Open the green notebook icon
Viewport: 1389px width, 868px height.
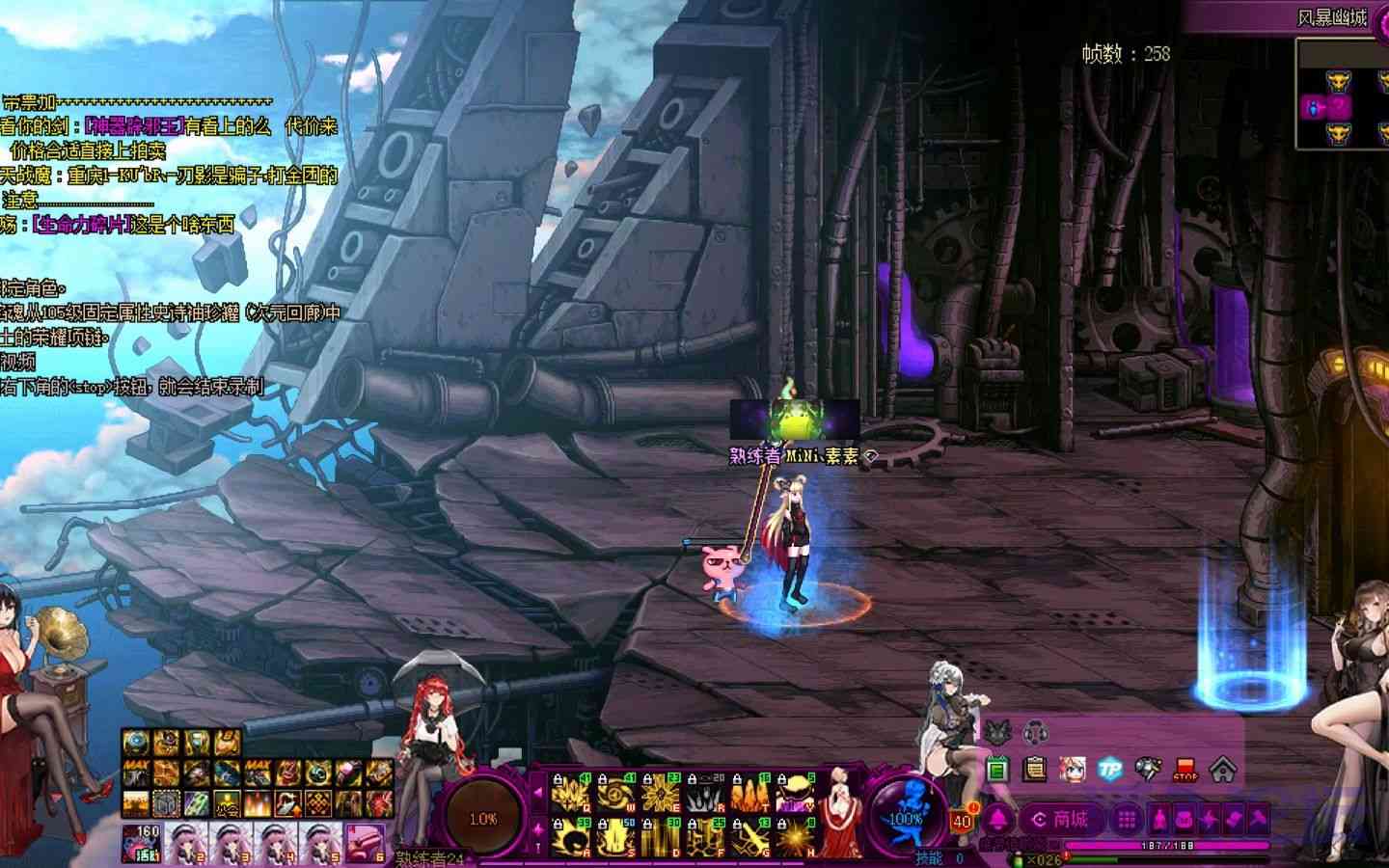coord(997,770)
